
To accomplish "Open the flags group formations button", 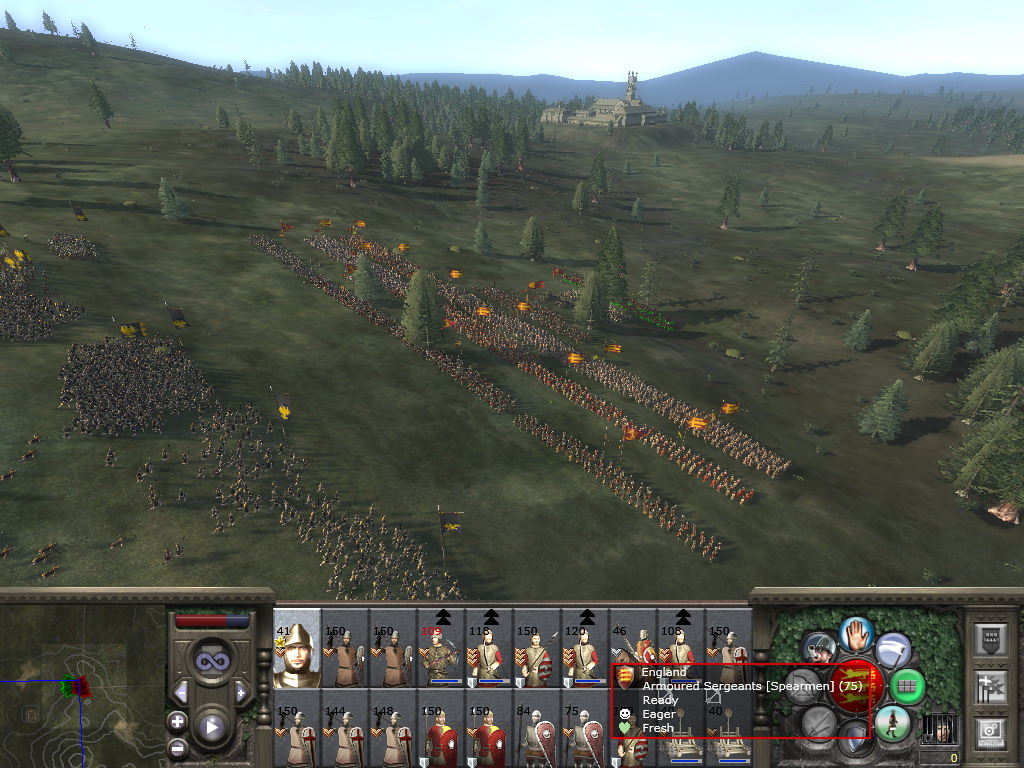I will click(988, 686).
